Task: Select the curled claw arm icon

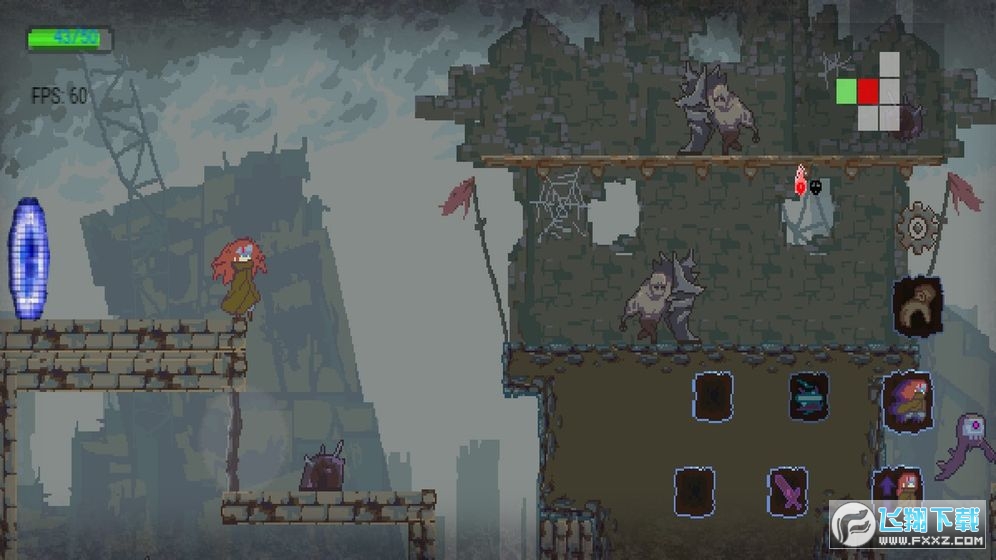Action: point(916,305)
